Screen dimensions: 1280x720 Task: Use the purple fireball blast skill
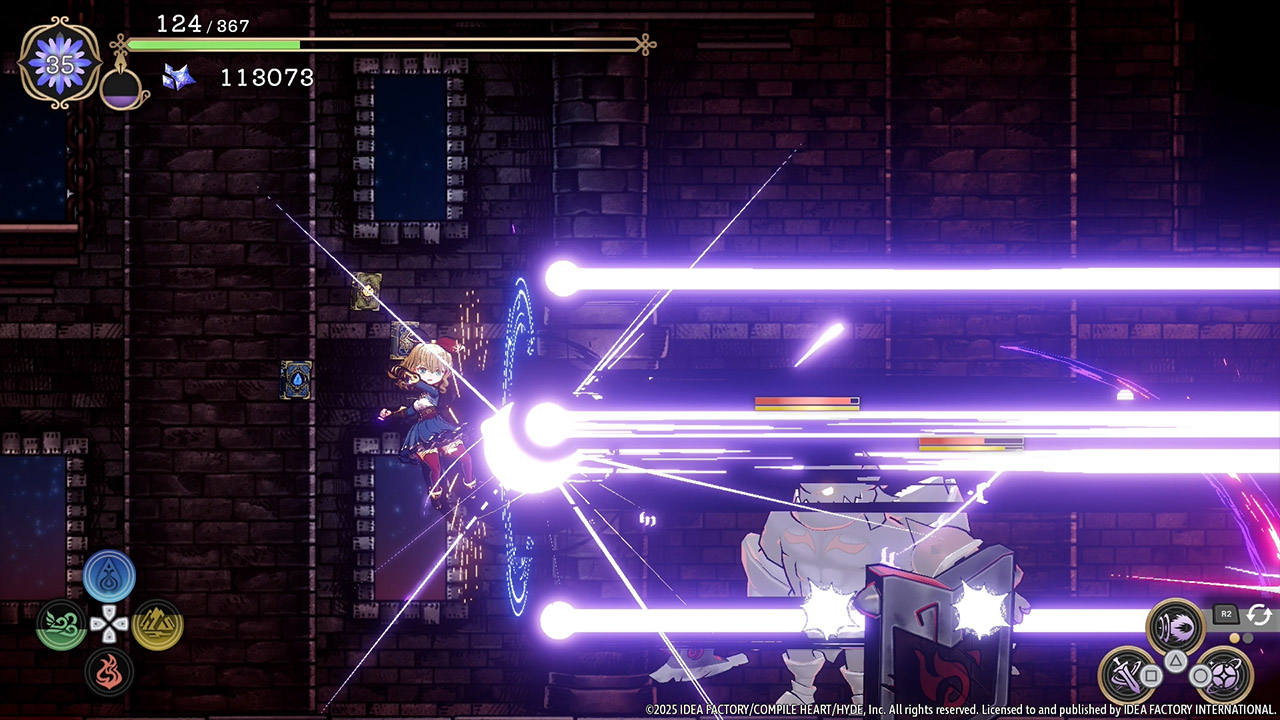1175,626
